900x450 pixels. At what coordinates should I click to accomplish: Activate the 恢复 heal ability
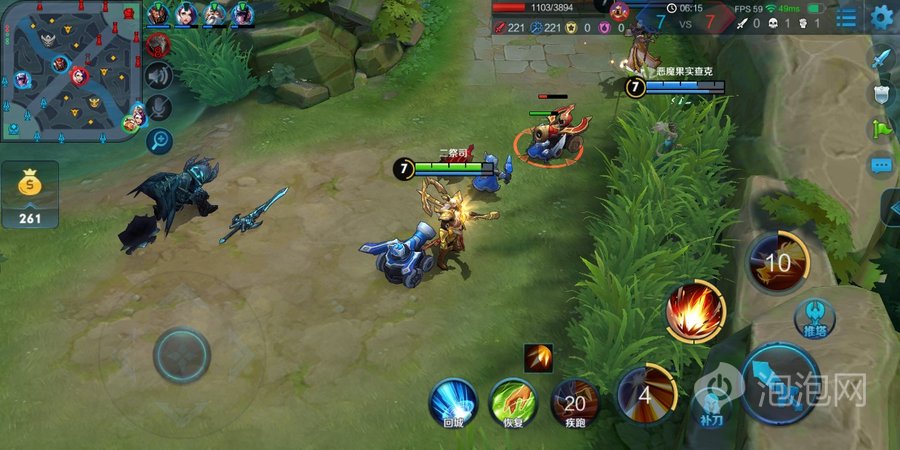[x=513, y=401]
